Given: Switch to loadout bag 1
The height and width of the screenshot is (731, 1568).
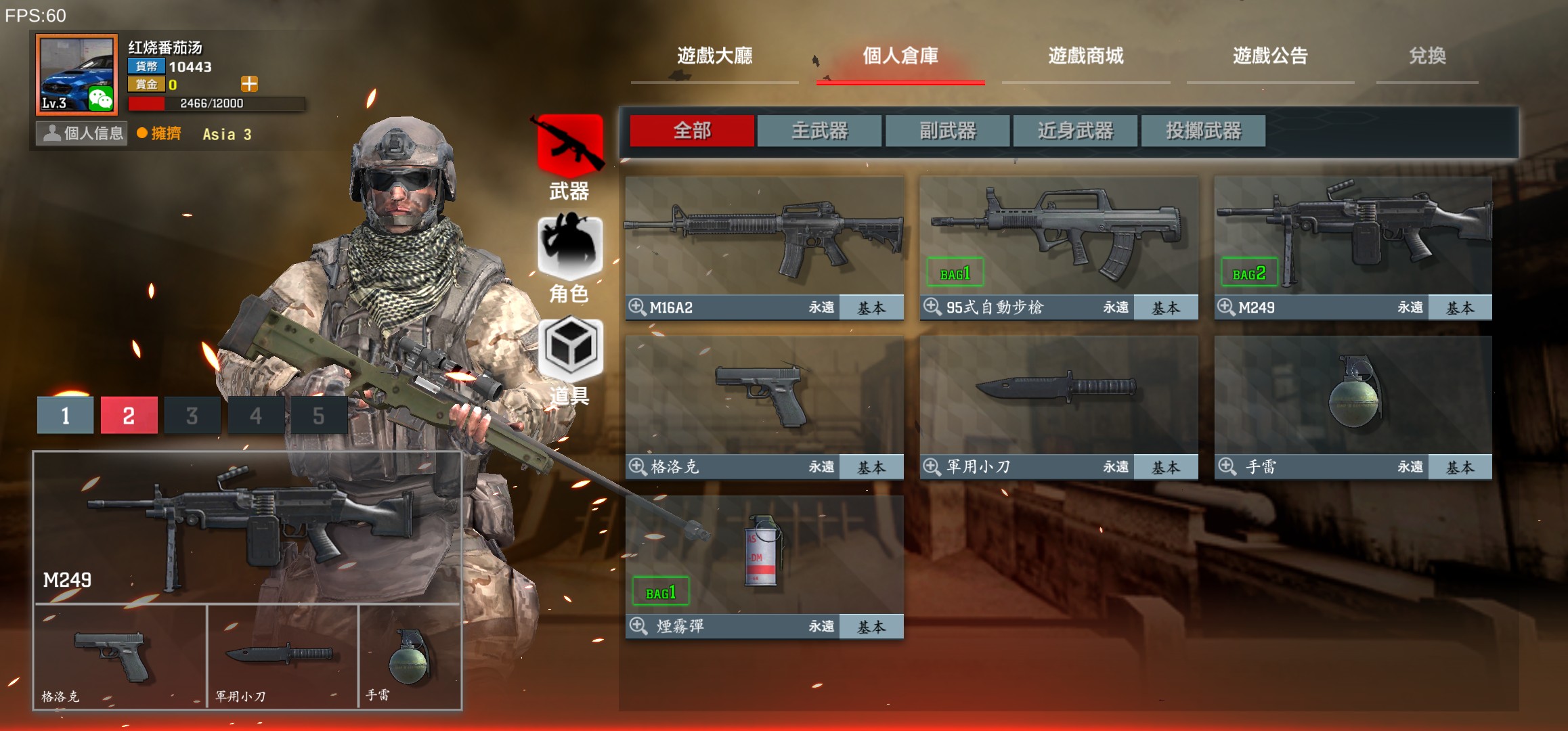Looking at the screenshot, I should [65, 415].
